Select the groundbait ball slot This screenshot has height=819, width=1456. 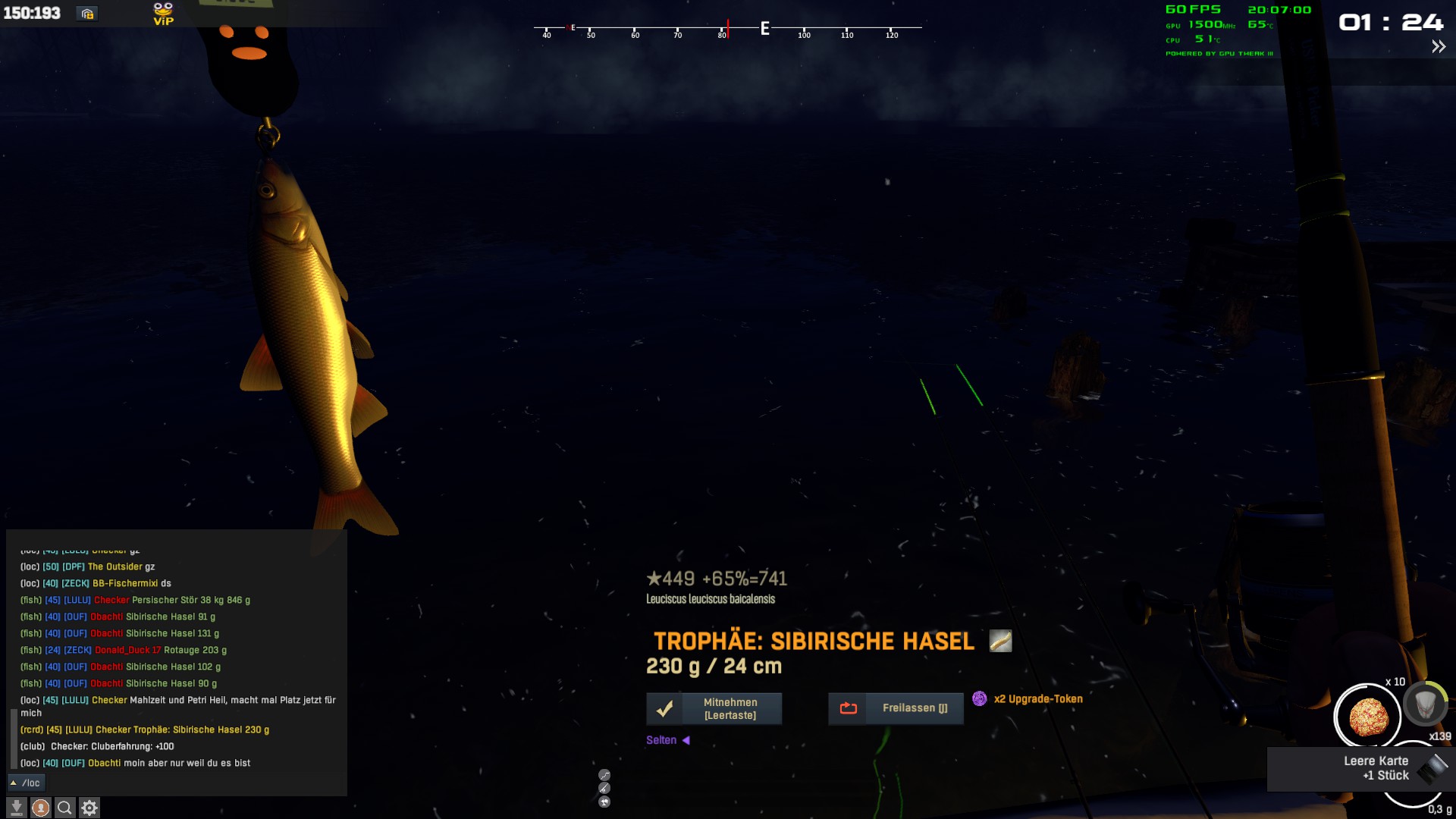pyautogui.click(x=1367, y=716)
